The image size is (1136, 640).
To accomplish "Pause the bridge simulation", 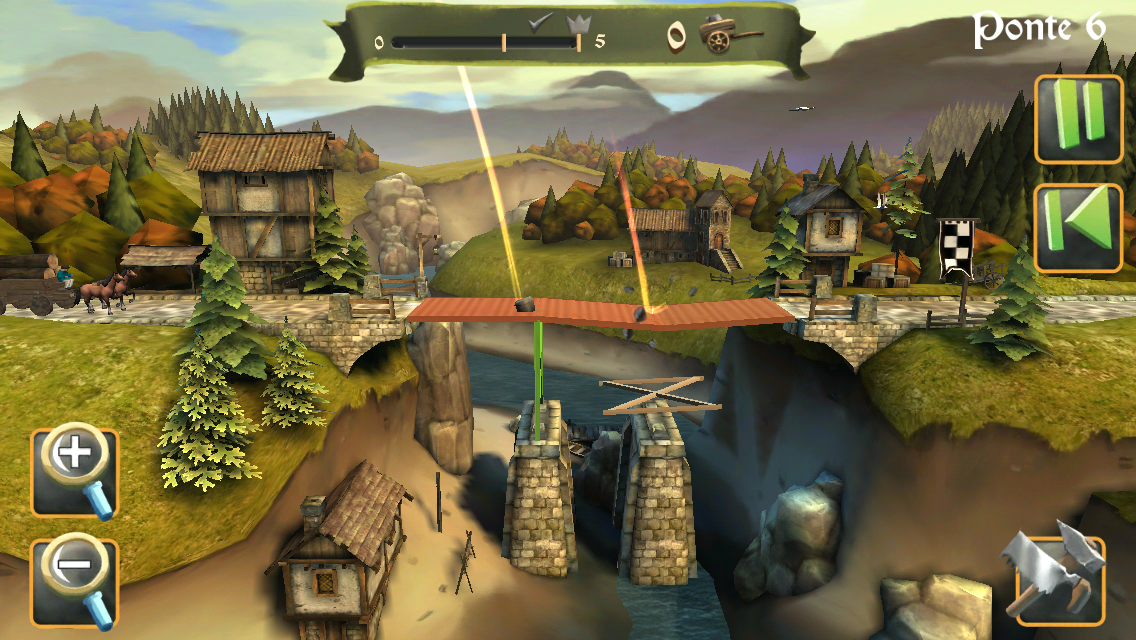I will (x=1078, y=118).
